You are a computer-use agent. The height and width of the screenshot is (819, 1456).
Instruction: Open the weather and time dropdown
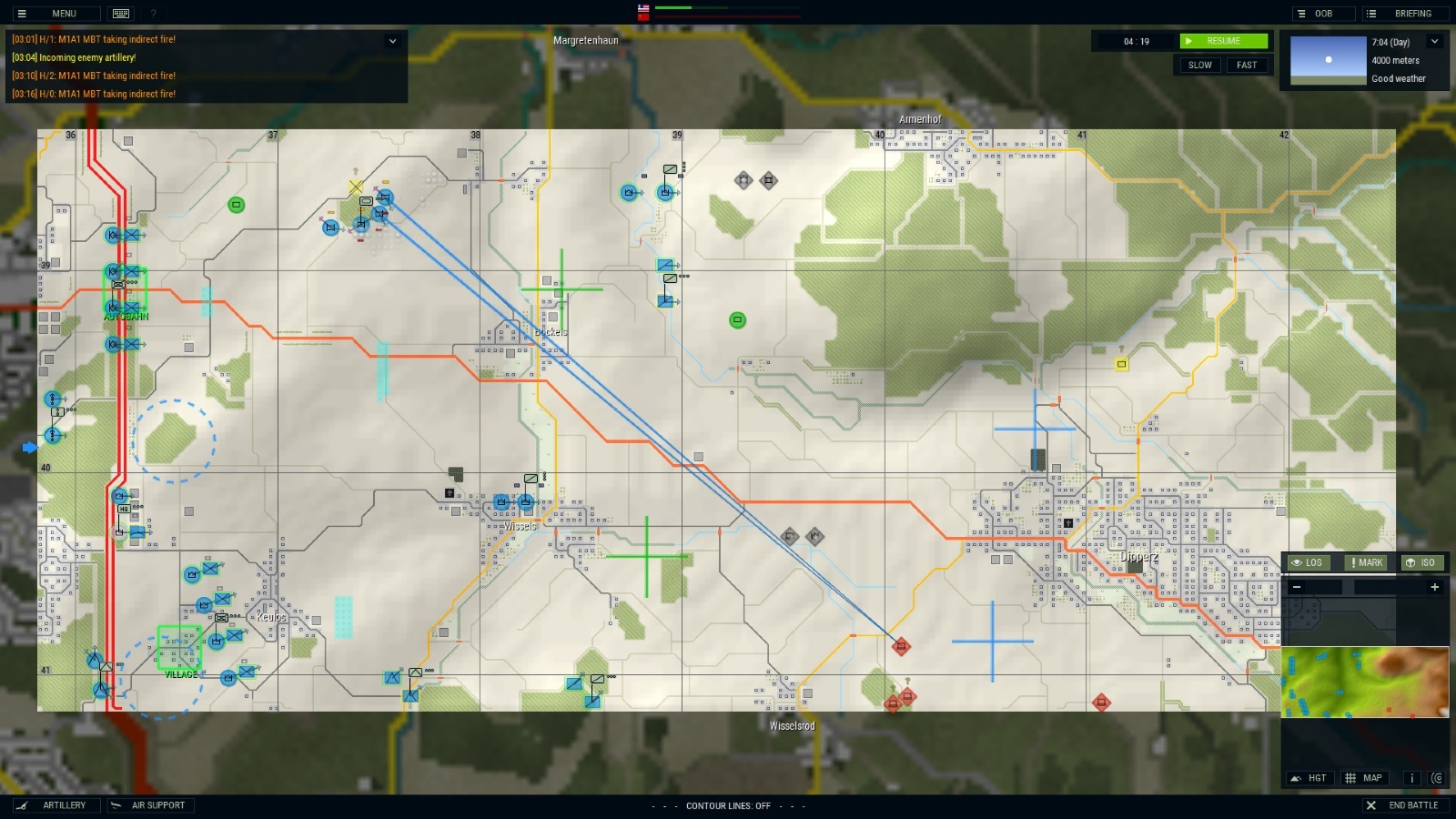[1434, 41]
